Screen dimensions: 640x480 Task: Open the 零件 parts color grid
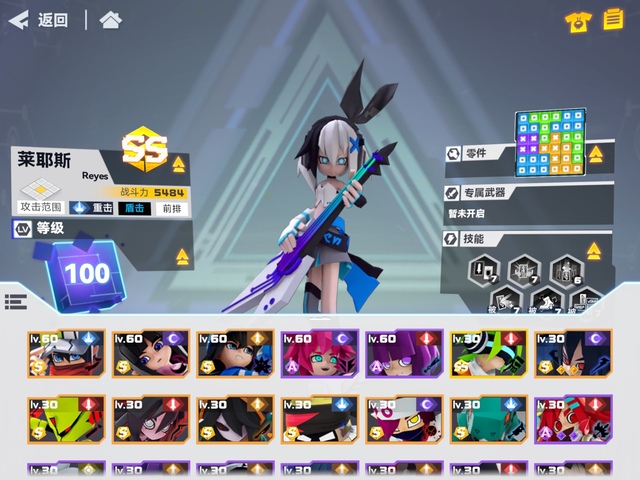[547, 142]
